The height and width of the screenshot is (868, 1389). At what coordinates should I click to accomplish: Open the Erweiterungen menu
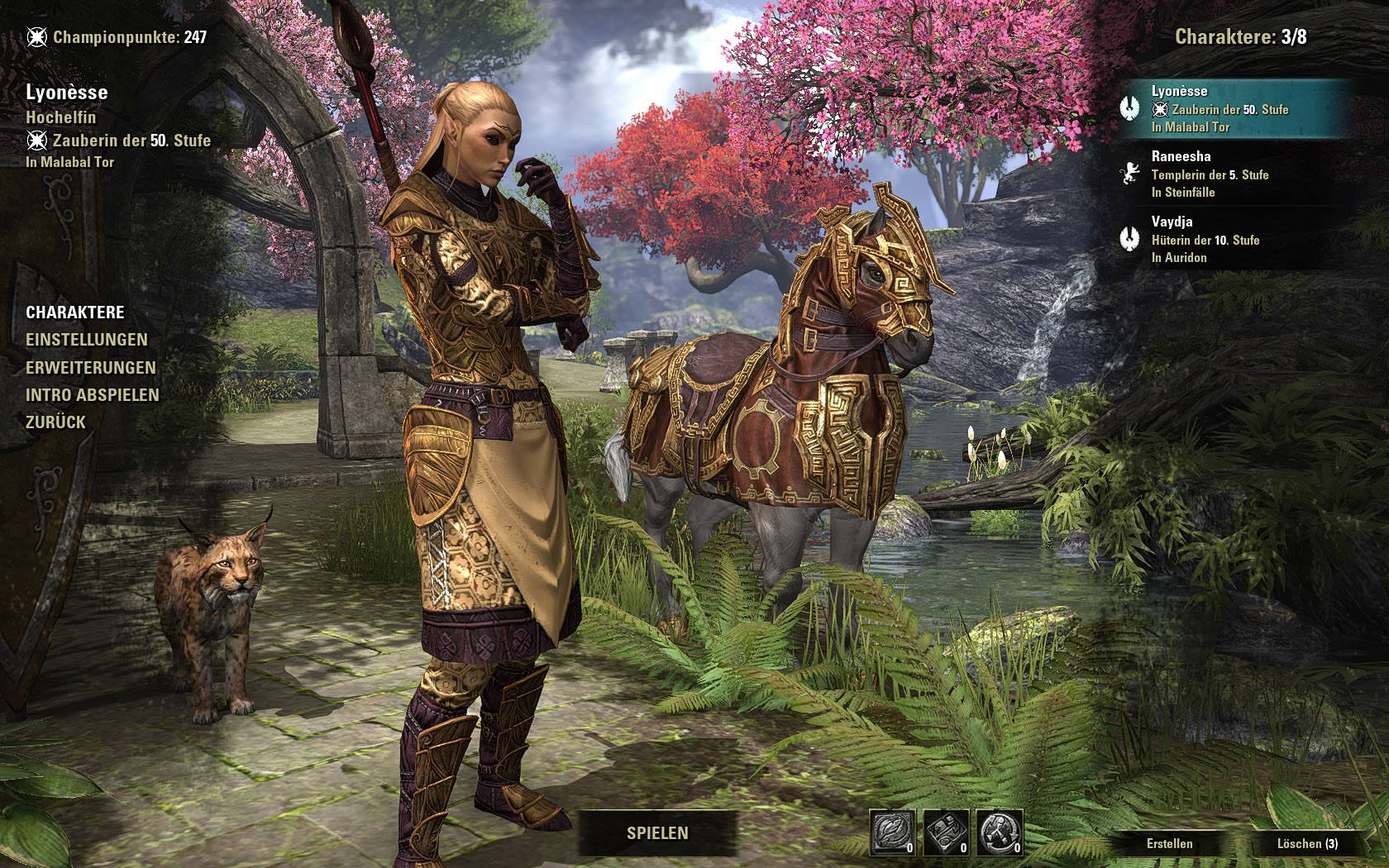tap(91, 368)
